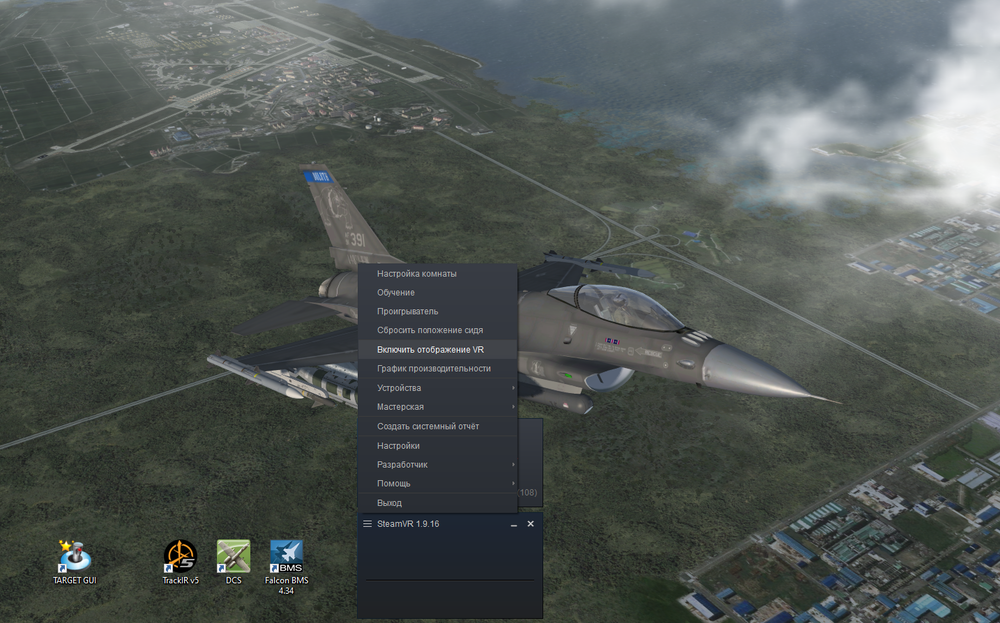Click the SteamVR hamburger menu icon
Image resolution: width=1000 pixels, height=623 pixels.
(368, 524)
